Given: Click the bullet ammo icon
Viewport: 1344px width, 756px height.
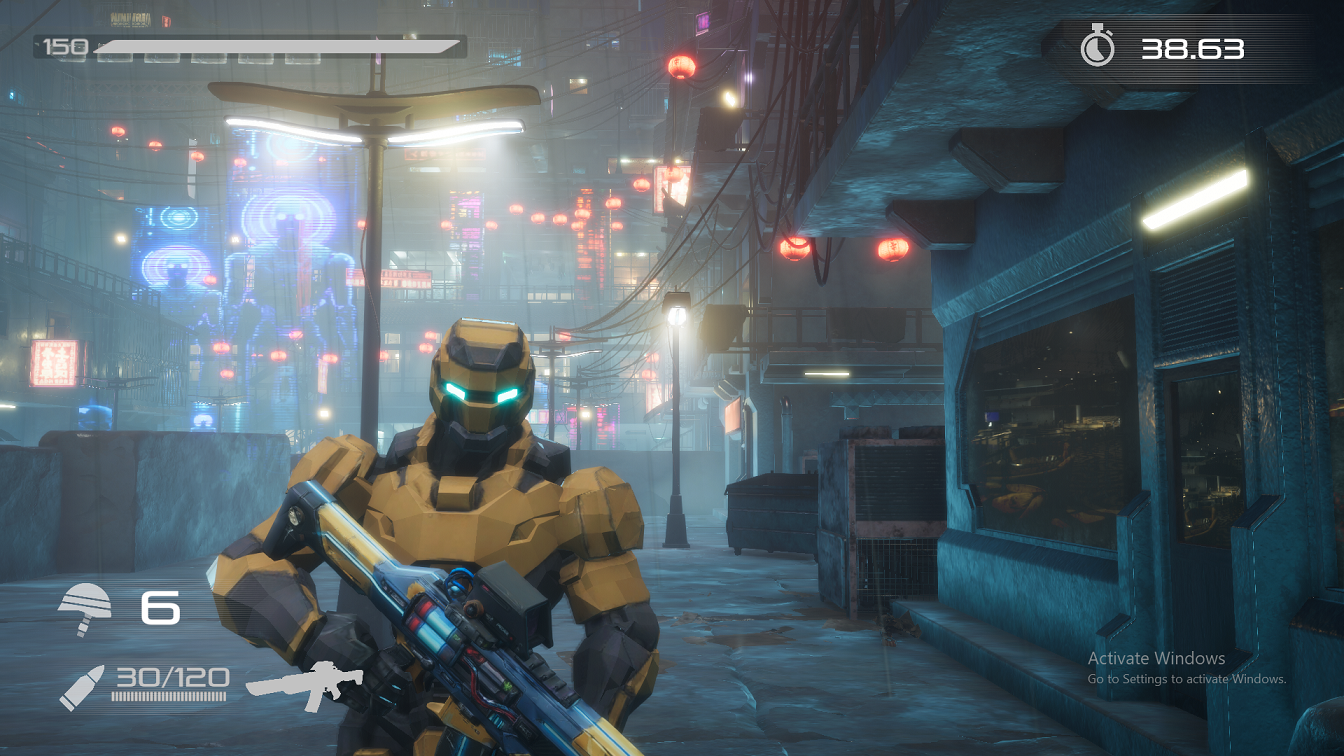Looking at the screenshot, I should point(81,688).
